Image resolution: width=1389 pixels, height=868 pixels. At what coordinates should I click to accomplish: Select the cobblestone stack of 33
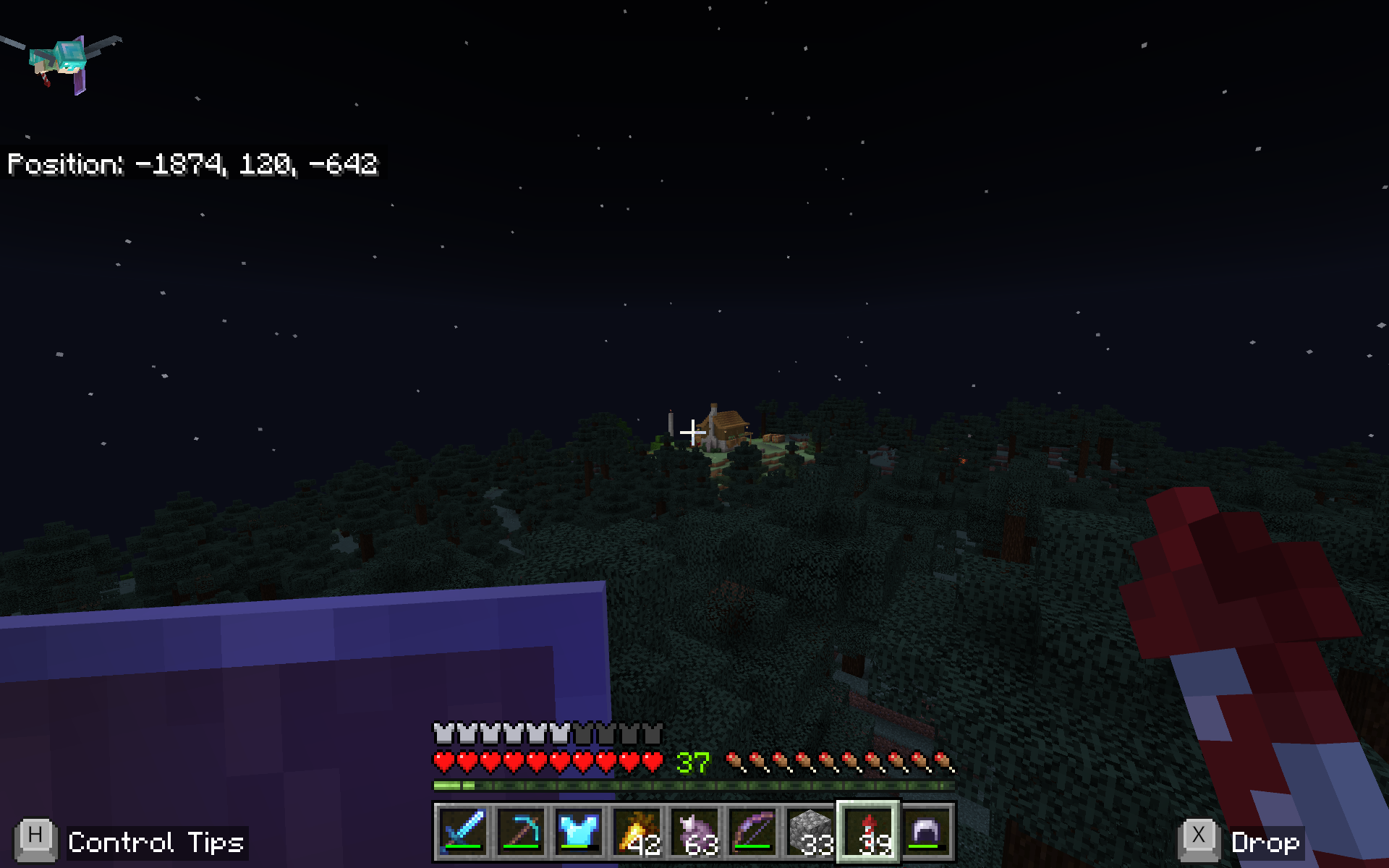810,832
